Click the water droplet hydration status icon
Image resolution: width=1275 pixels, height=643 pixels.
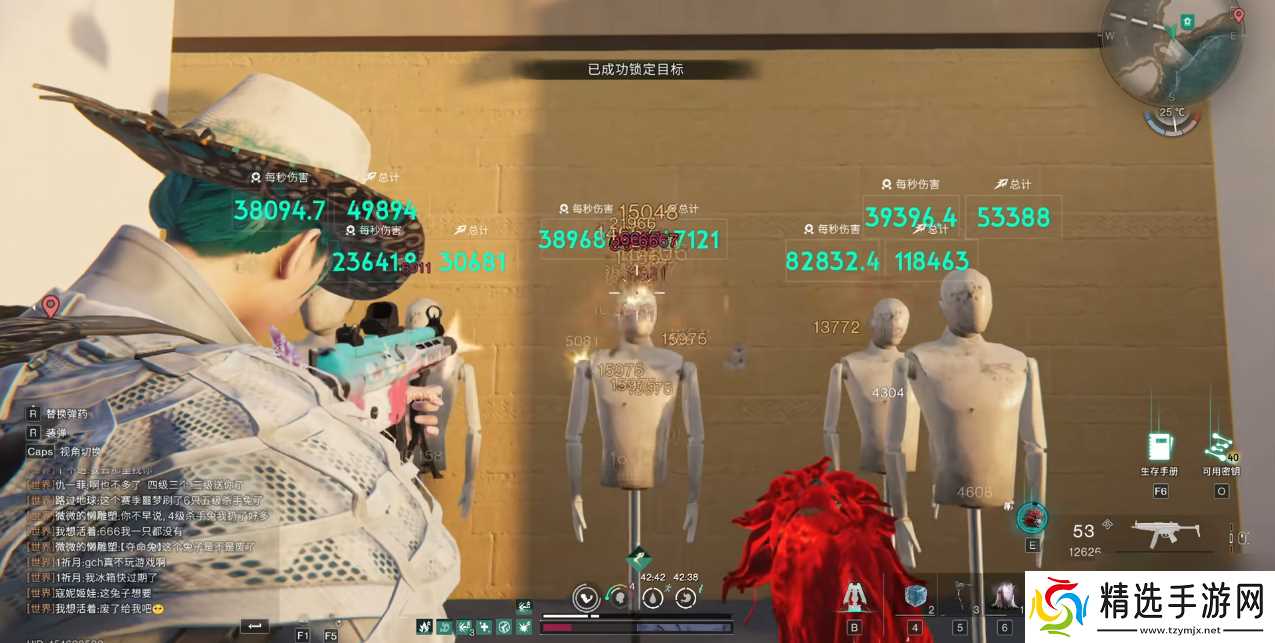653,598
